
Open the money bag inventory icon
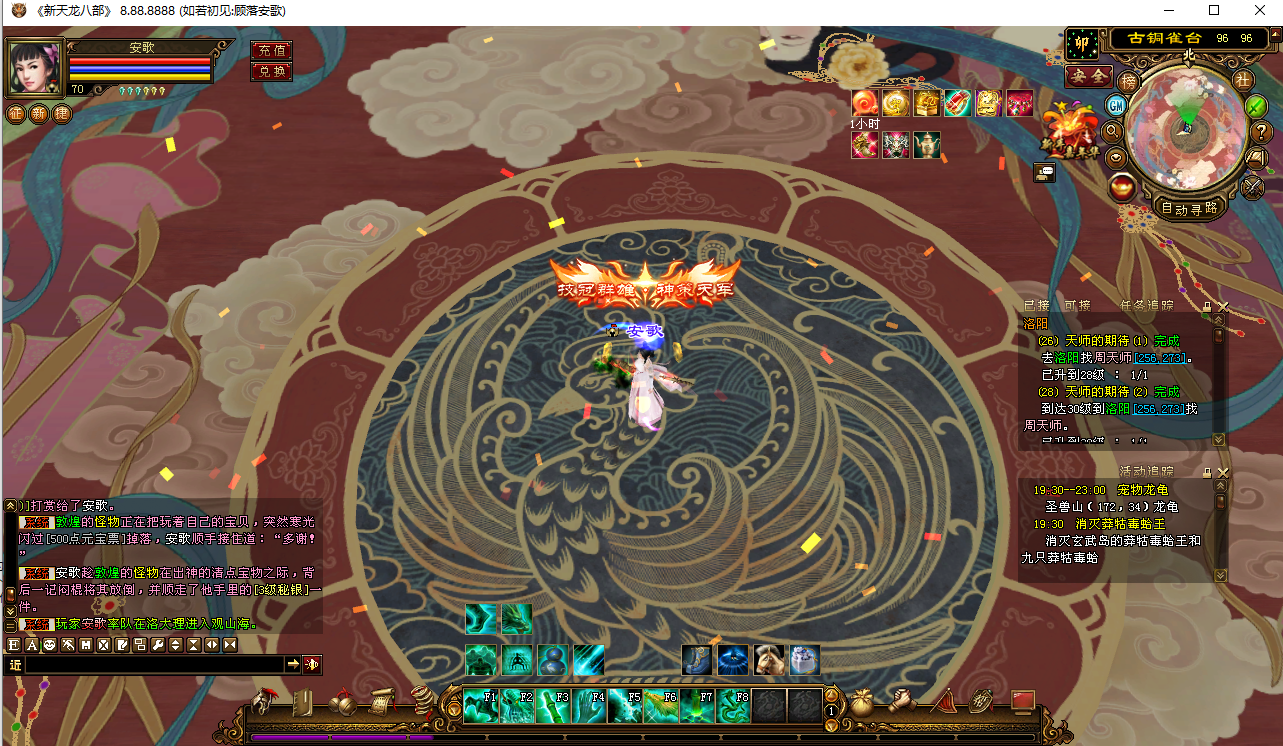click(862, 703)
